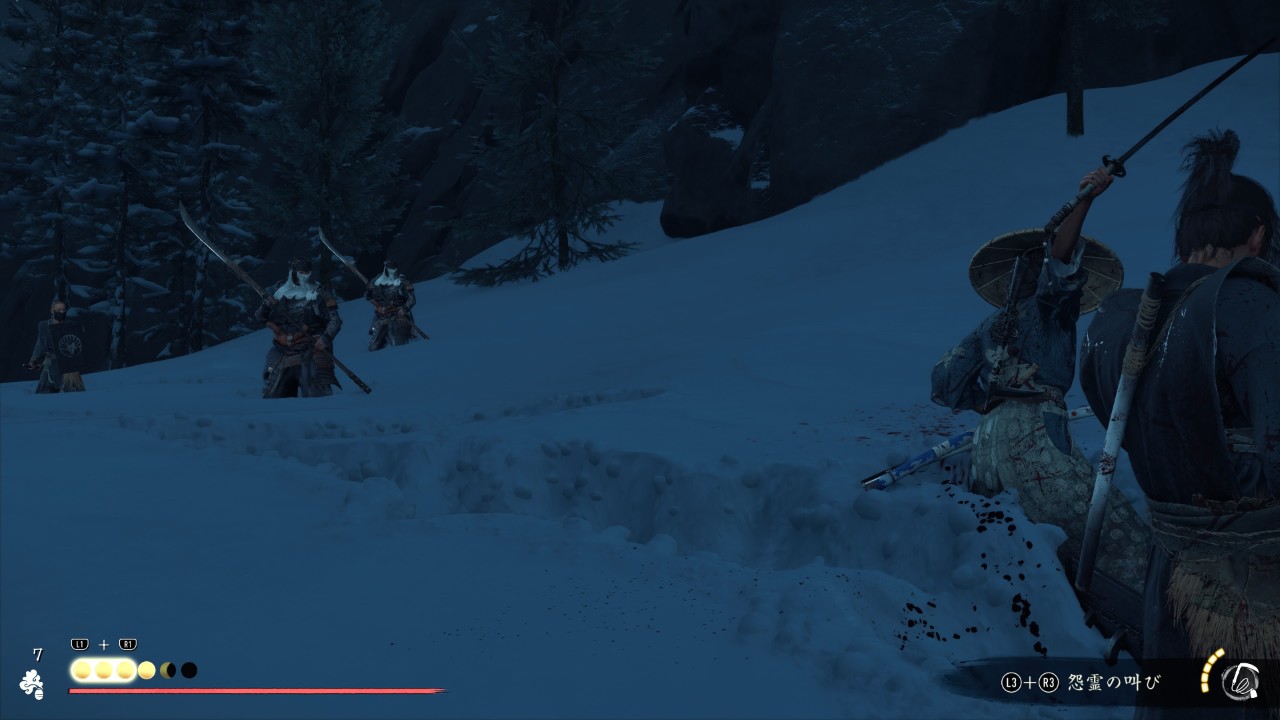
Task: Click the white flower gourd icon
Action: click(32, 683)
